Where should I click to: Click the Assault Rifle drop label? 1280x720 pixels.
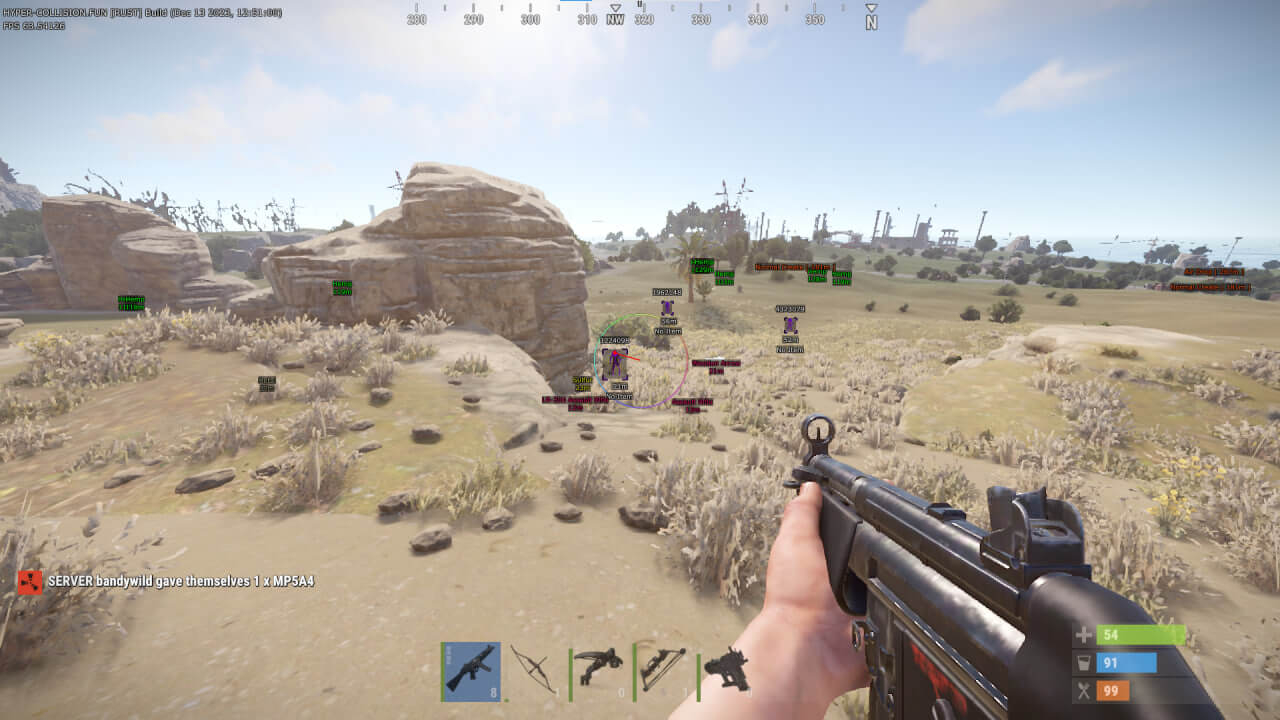[691, 405]
